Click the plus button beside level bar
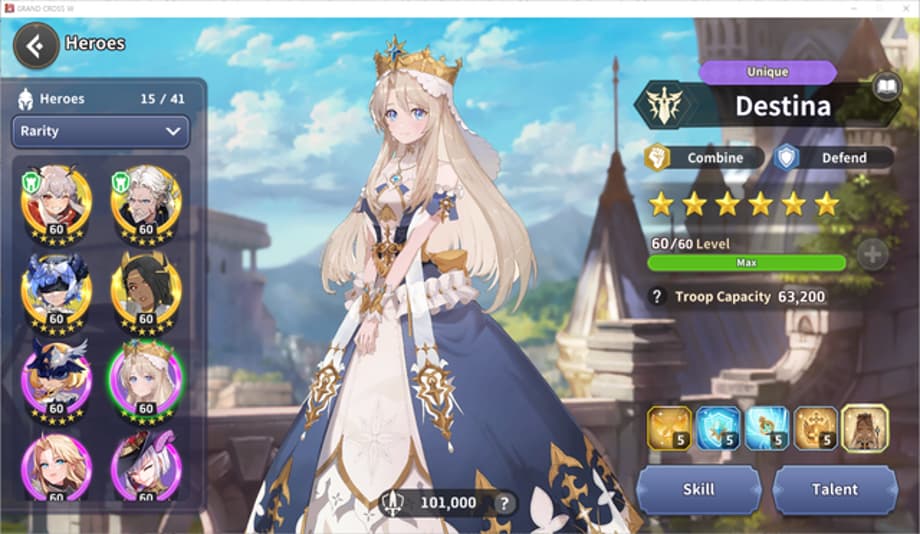 [872, 254]
